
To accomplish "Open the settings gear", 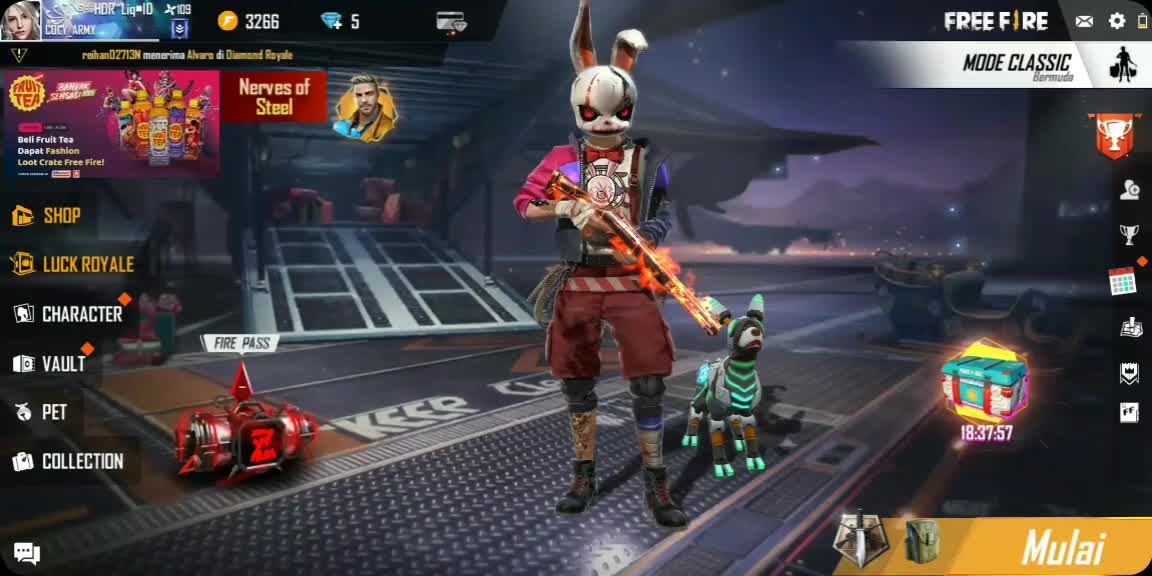I will point(1117,21).
